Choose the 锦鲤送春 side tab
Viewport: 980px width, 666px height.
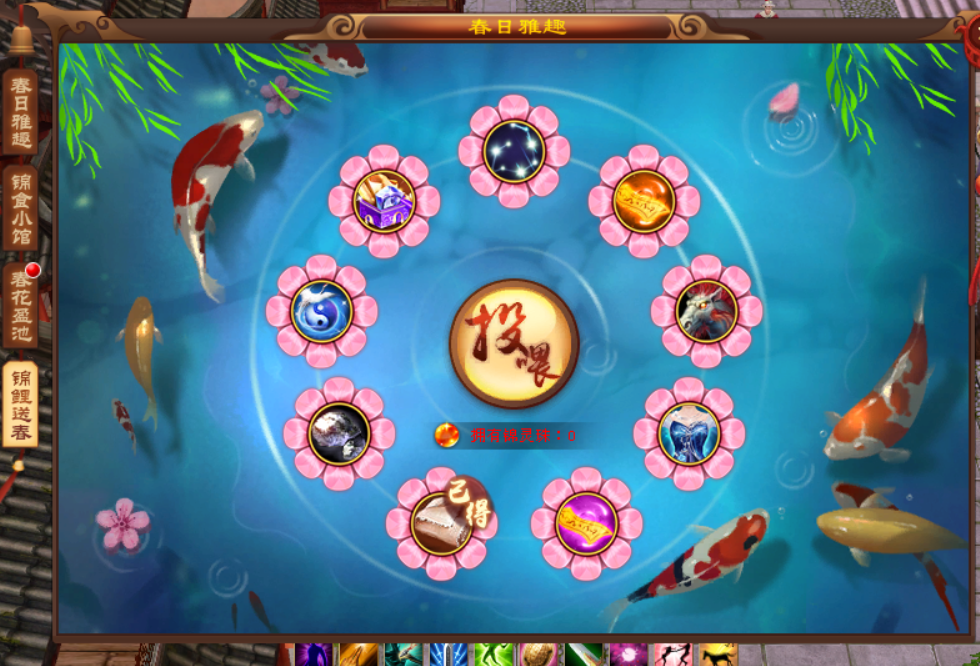pyautogui.click(x=20, y=403)
